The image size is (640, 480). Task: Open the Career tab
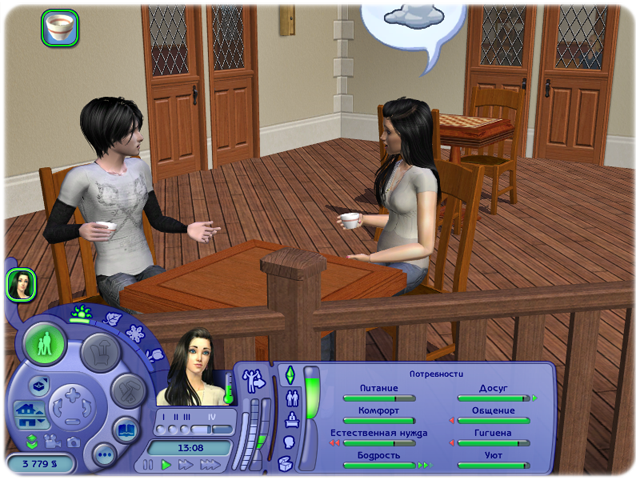point(290,418)
